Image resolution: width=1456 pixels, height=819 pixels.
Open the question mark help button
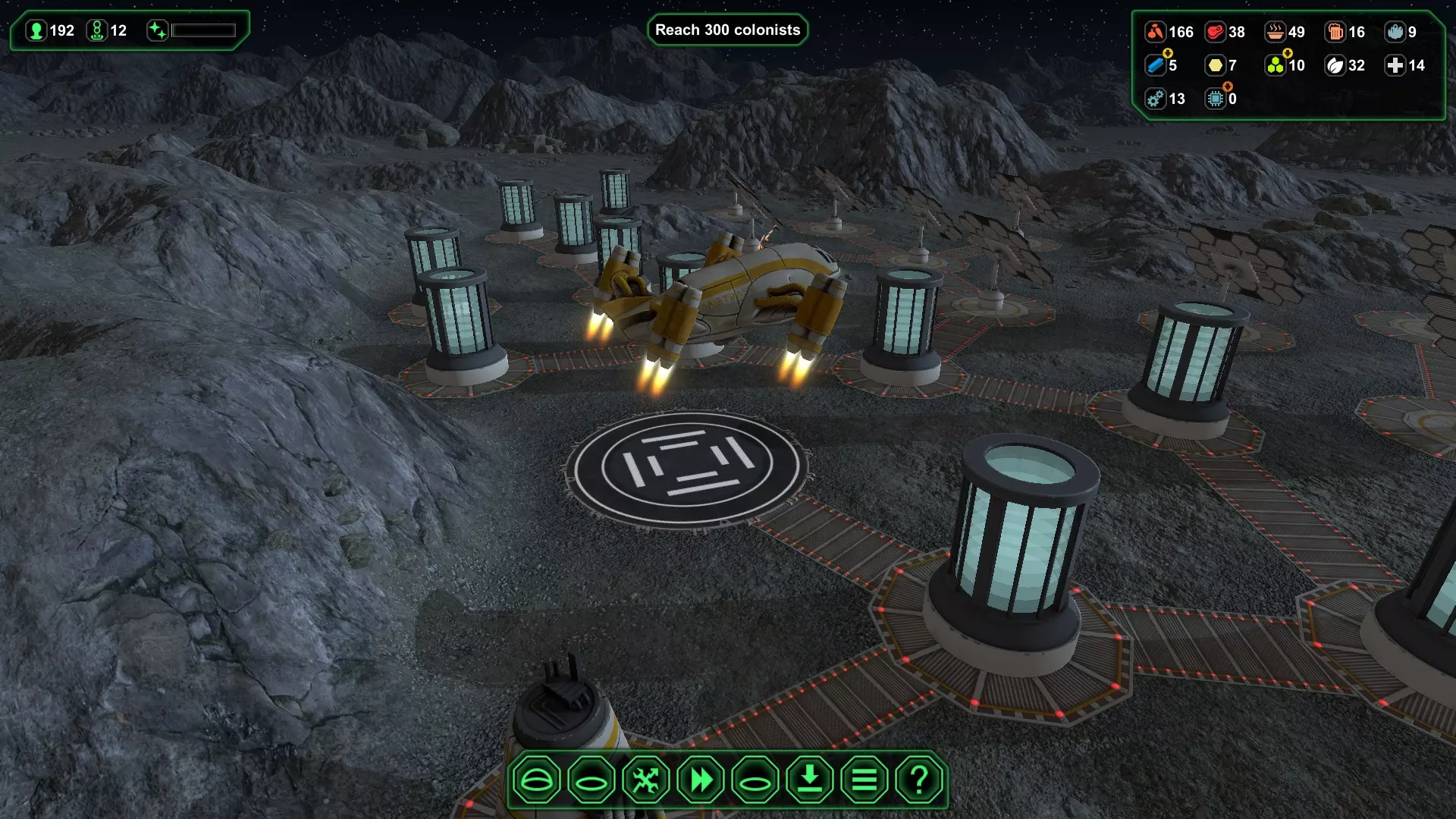pyautogui.click(x=919, y=780)
